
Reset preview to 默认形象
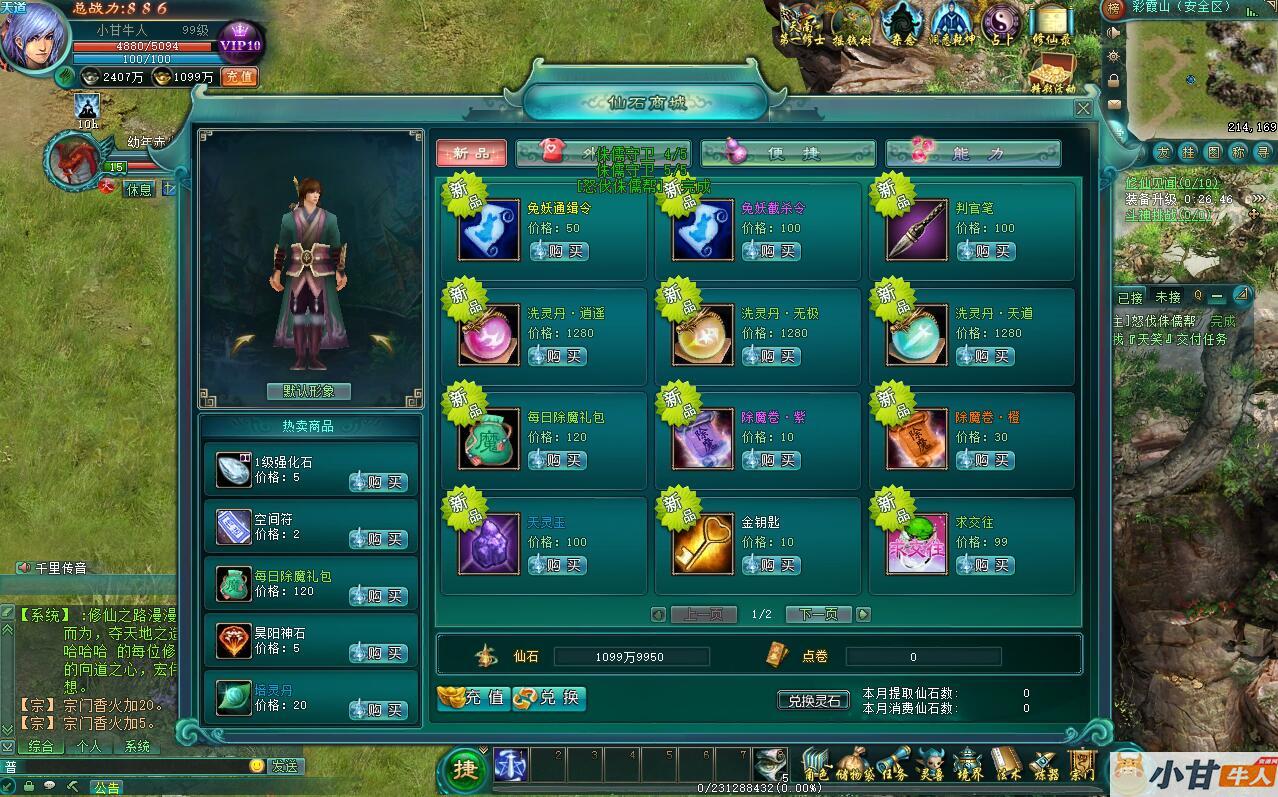tap(309, 391)
